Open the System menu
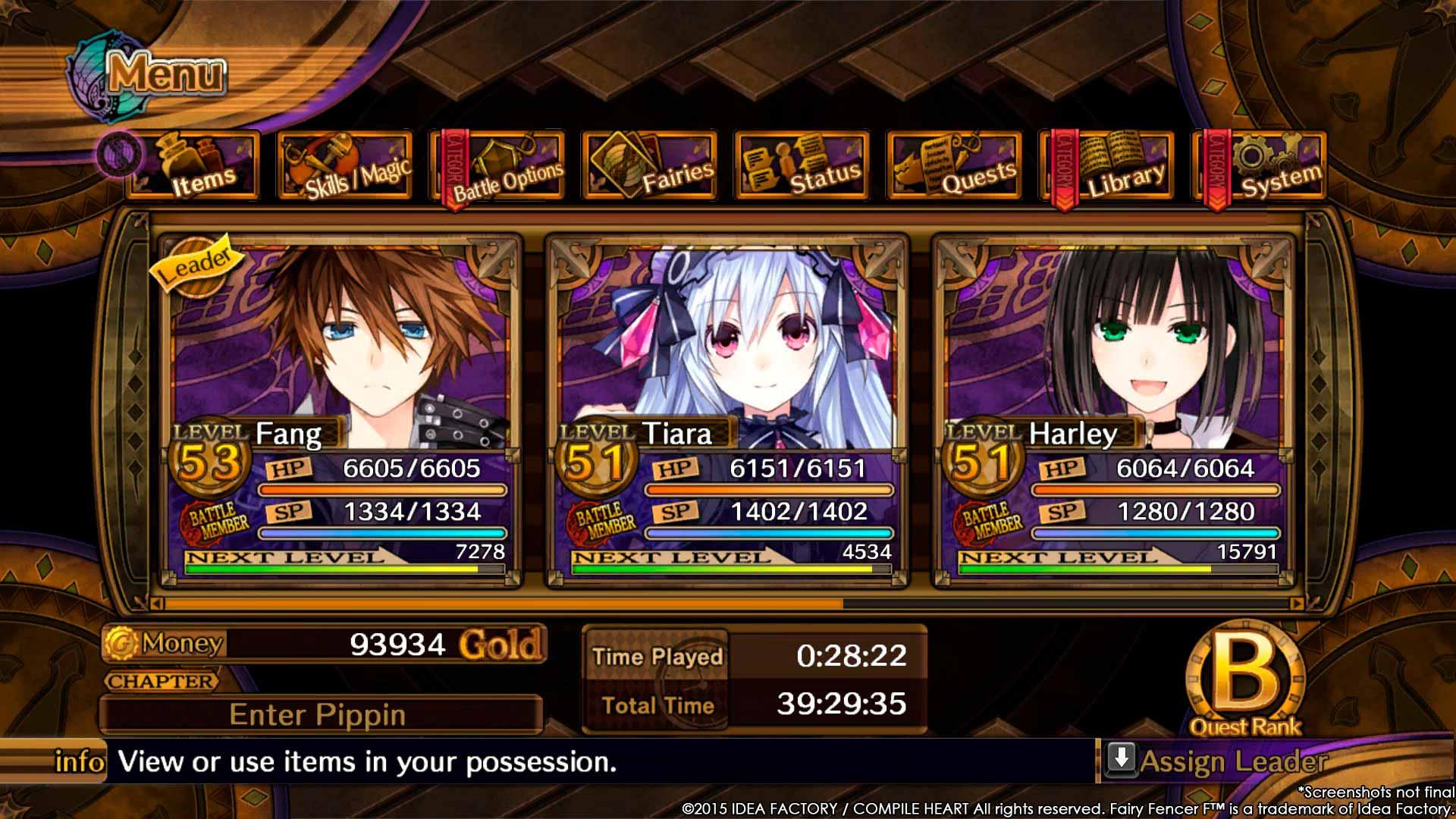The image size is (1456, 819). (1260, 167)
